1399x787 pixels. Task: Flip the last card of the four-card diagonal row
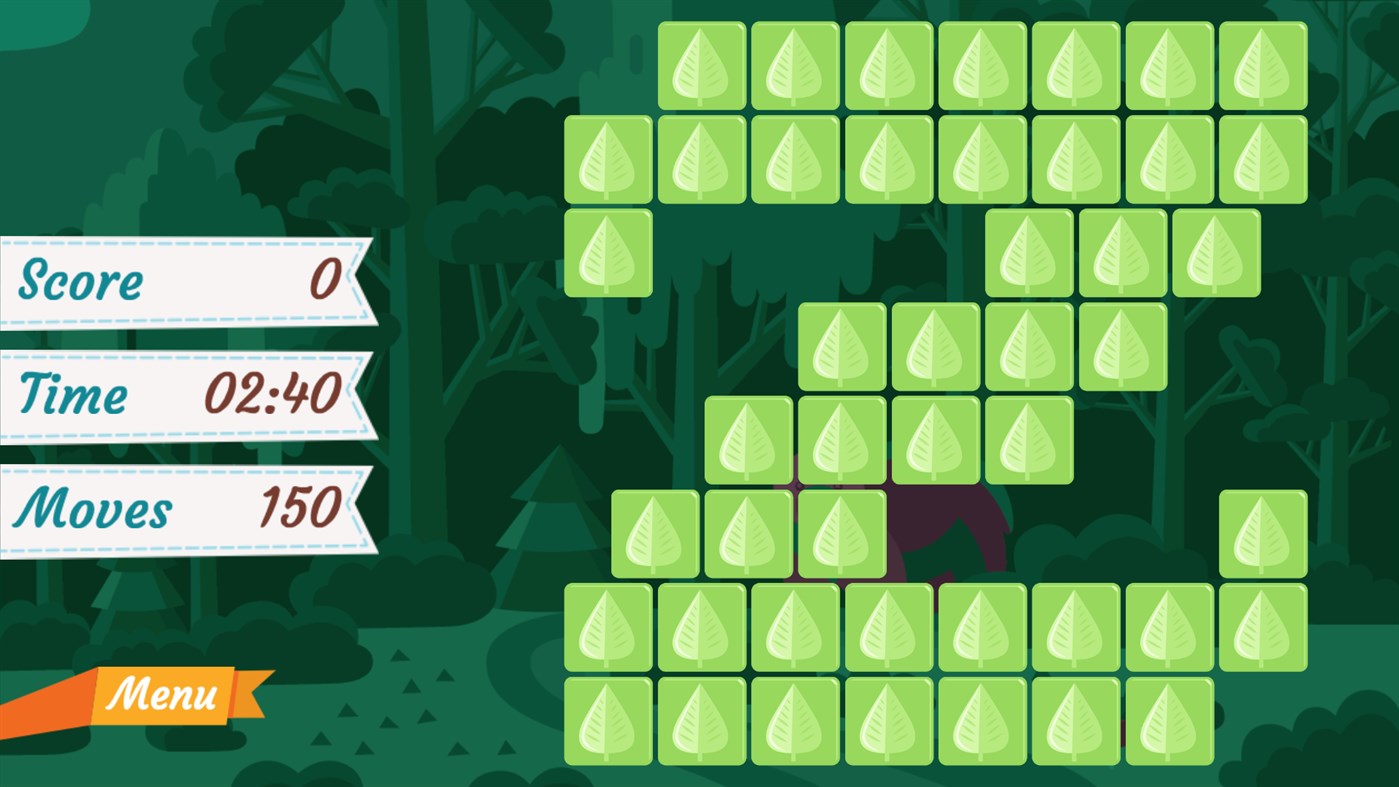1122,346
